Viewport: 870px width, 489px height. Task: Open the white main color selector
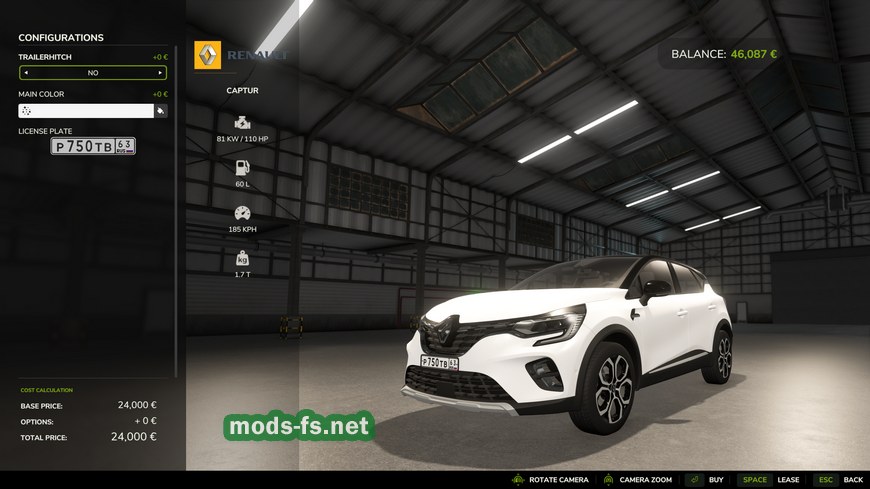coord(86,111)
